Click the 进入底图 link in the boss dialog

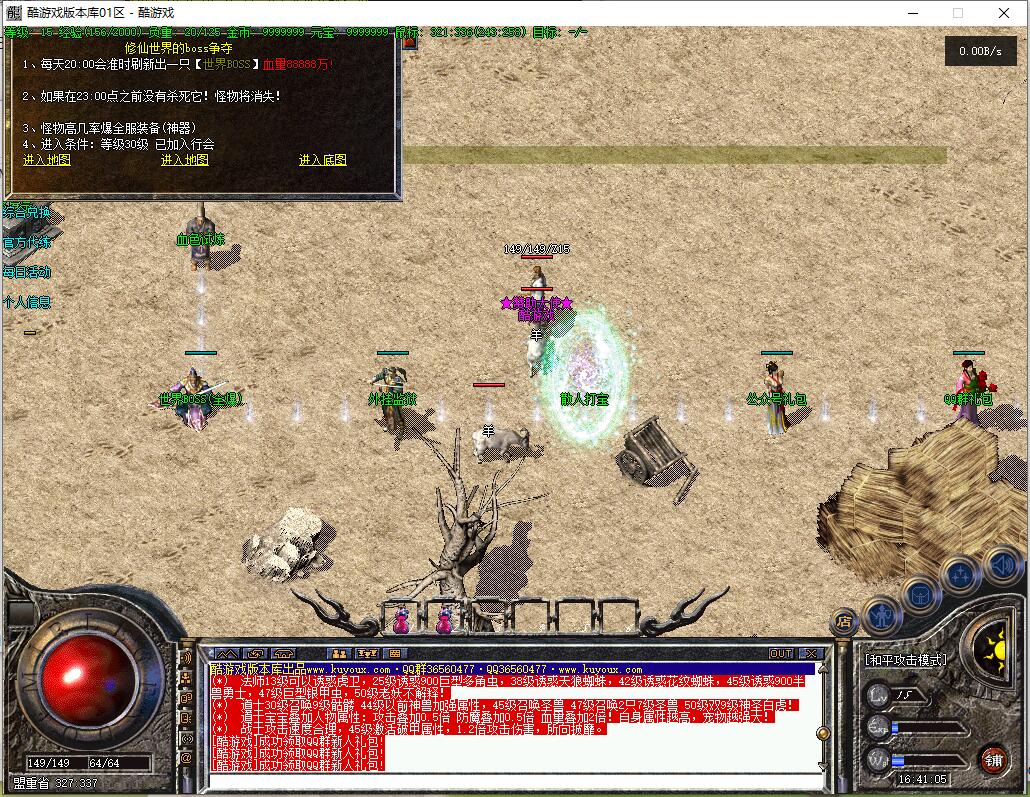322,160
